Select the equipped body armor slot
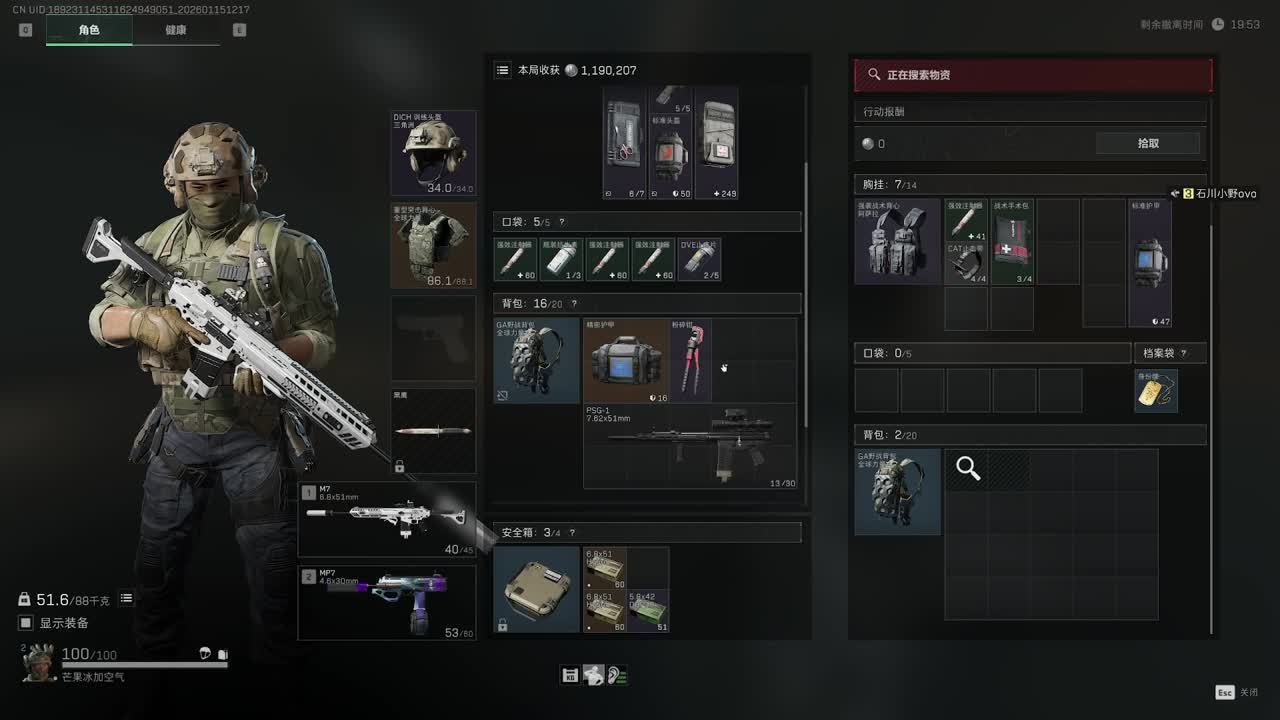Viewport: 1280px width, 720px height. pyautogui.click(x=433, y=245)
